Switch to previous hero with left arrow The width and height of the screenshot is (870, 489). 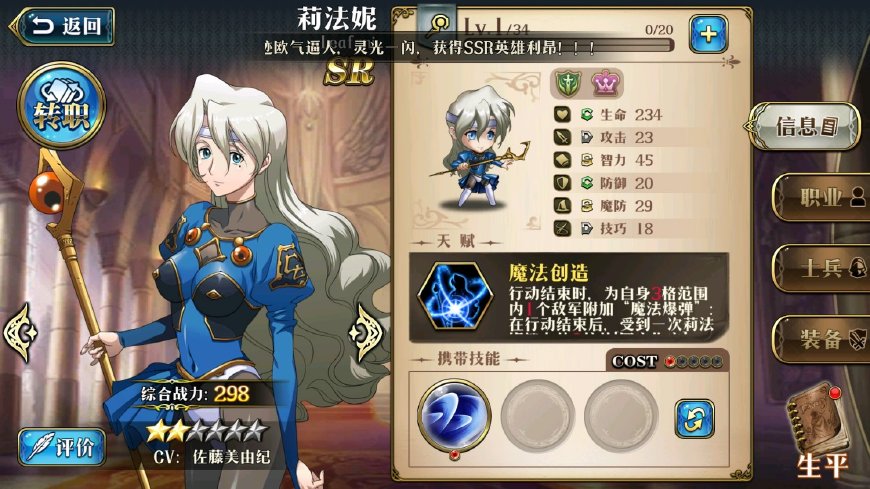[21, 328]
